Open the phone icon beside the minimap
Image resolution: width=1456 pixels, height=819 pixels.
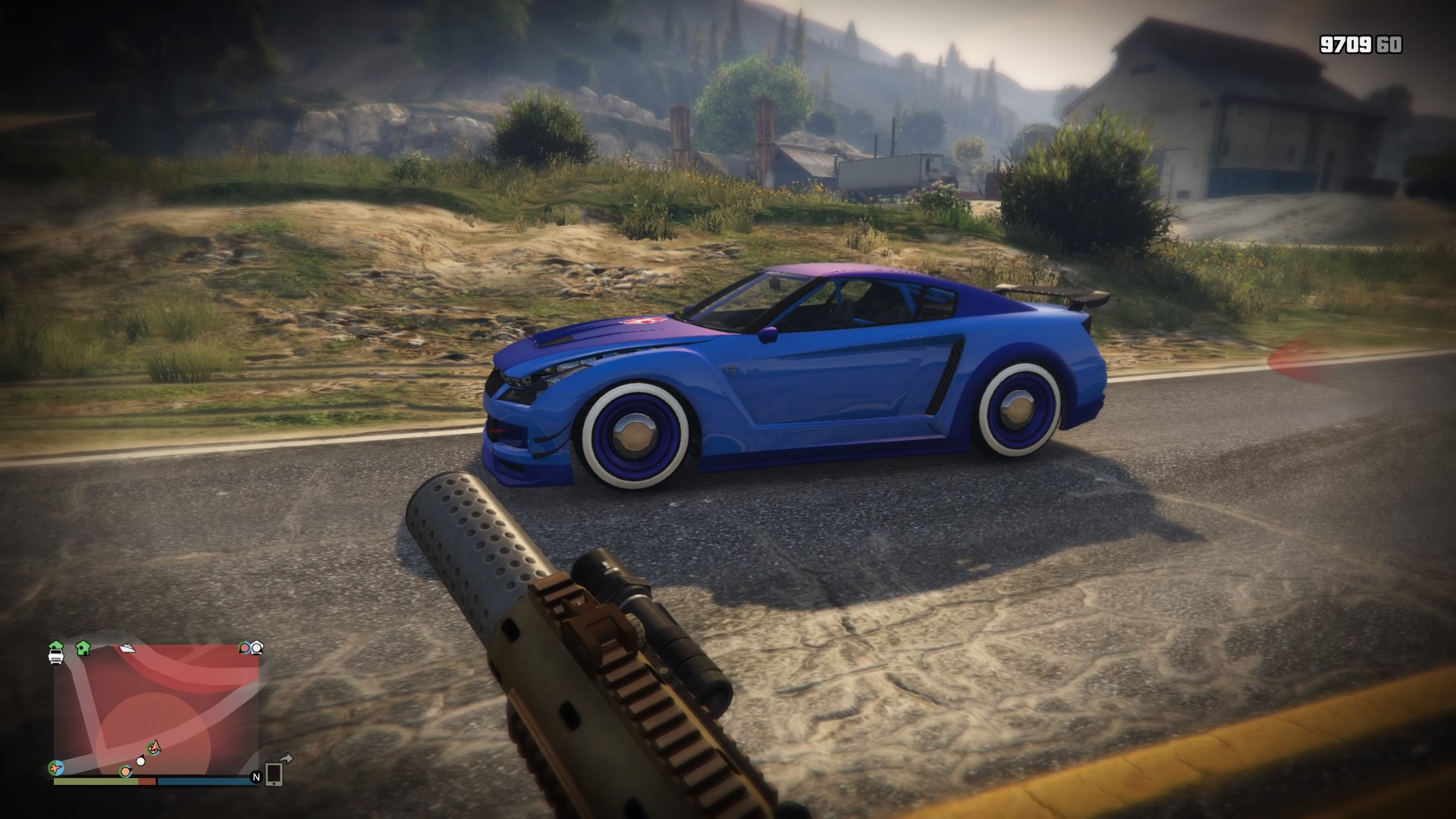point(274,773)
